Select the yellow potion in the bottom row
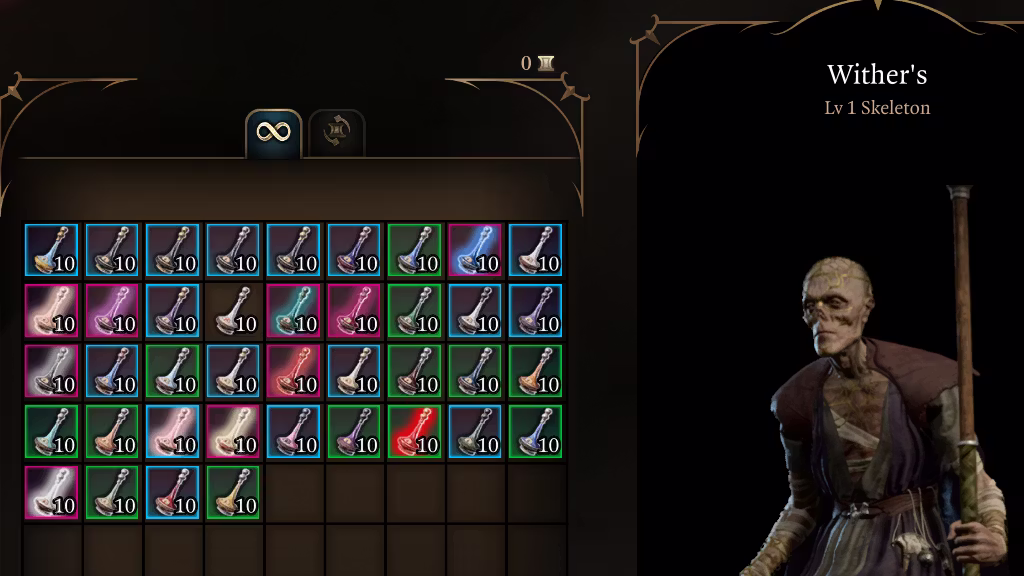The height and width of the screenshot is (576, 1024). click(233, 491)
